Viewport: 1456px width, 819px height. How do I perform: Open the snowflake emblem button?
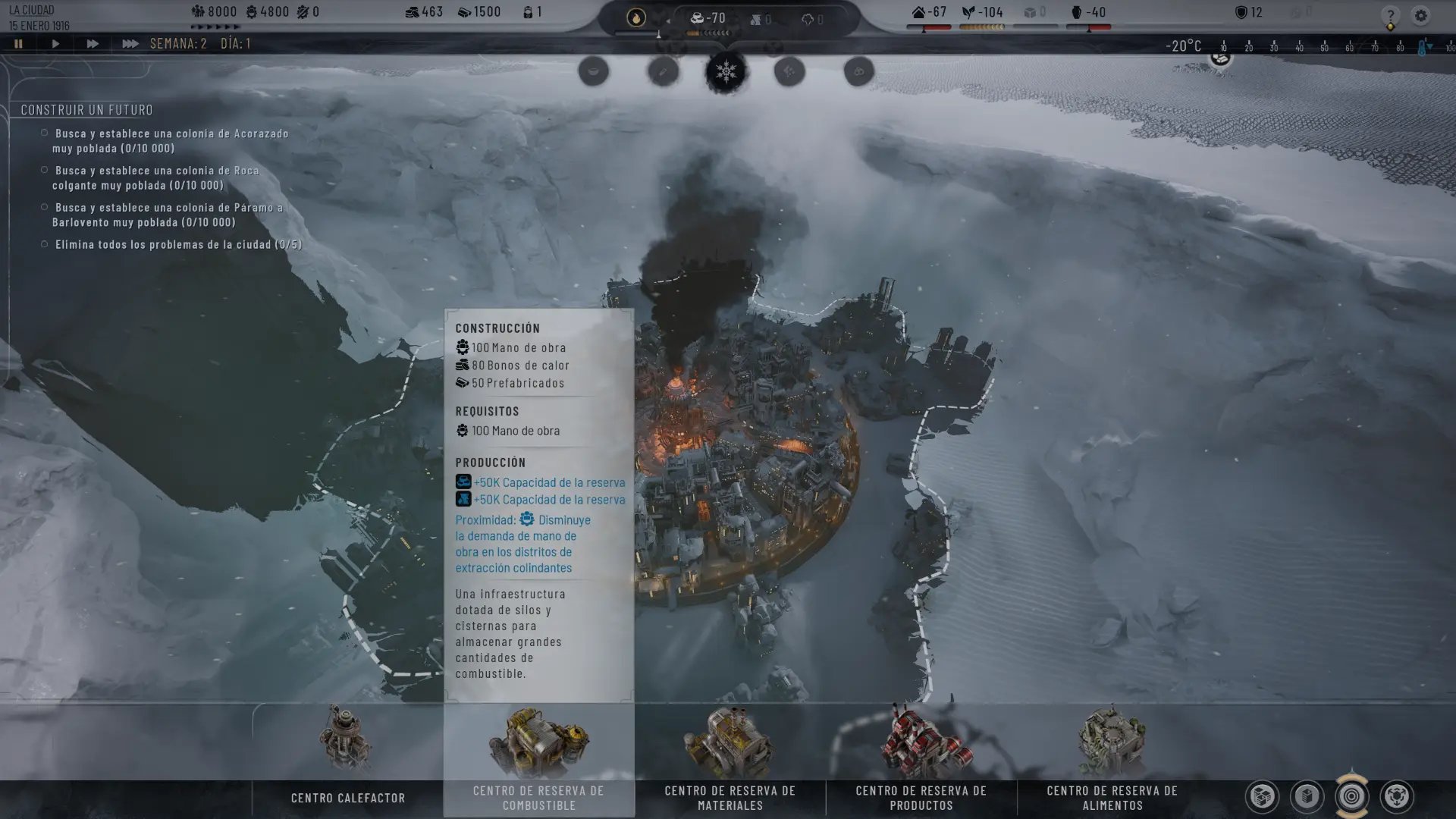(726, 72)
